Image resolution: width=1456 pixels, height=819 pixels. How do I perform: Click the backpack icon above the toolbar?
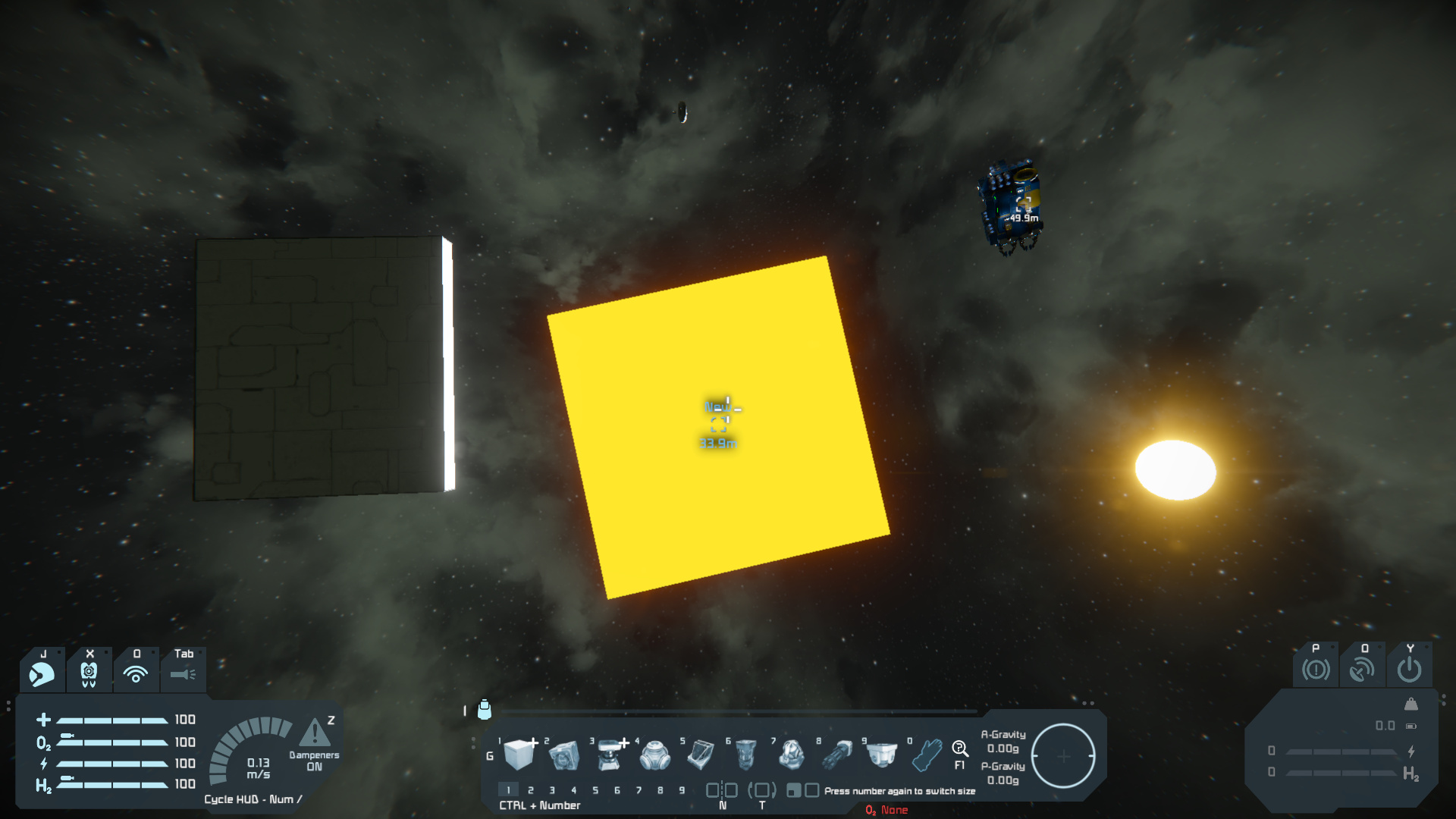(x=485, y=710)
